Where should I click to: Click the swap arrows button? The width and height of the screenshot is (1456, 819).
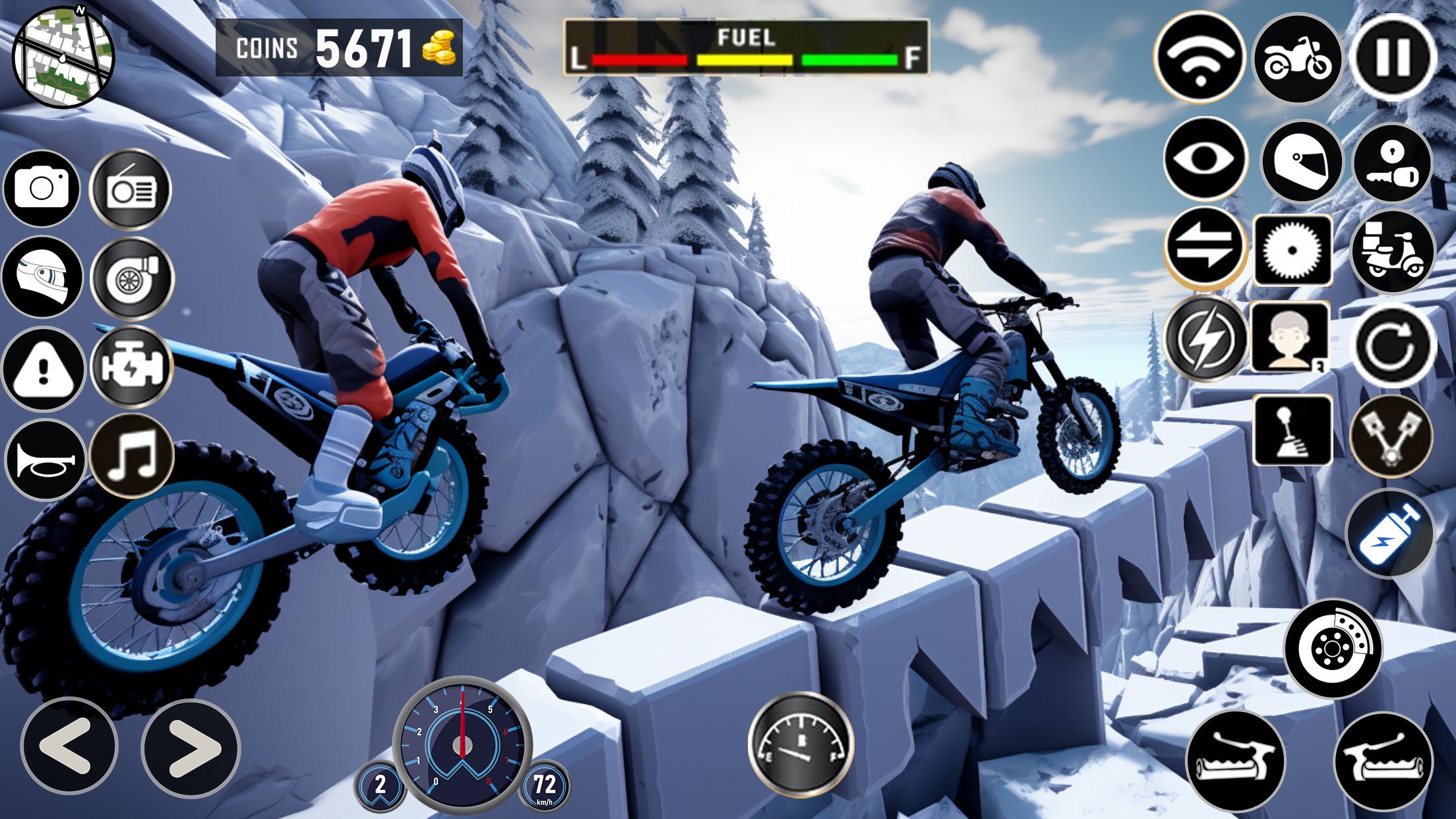[x=1205, y=249]
